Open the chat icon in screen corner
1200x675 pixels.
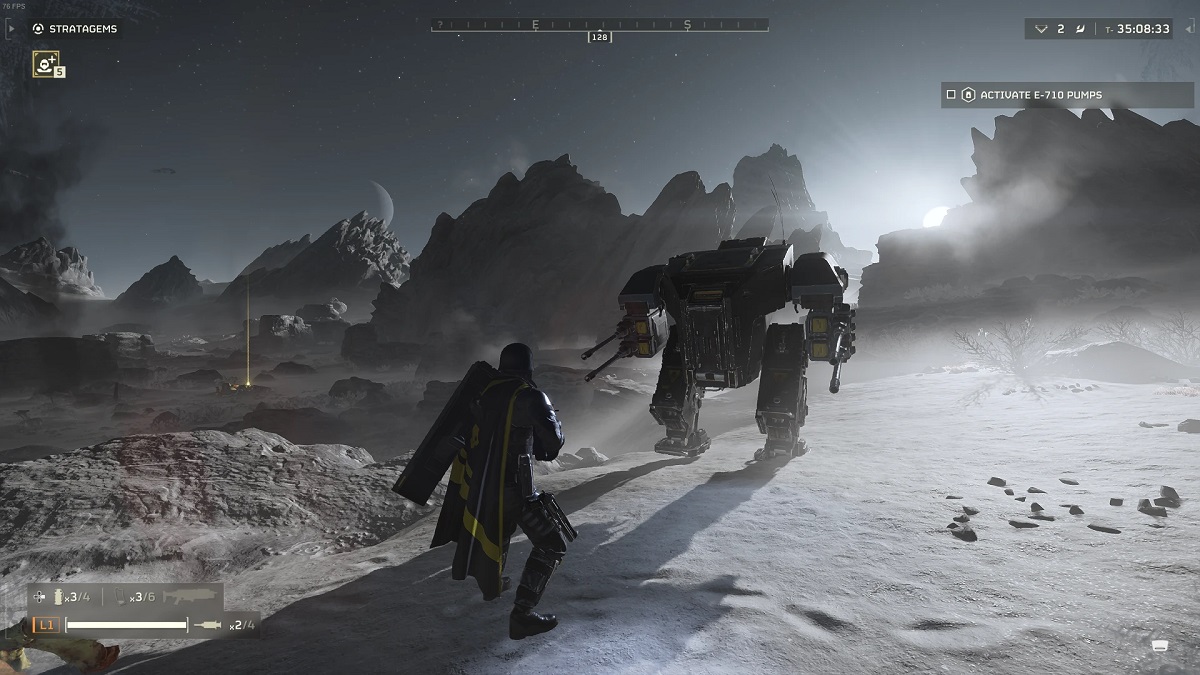1161,645
